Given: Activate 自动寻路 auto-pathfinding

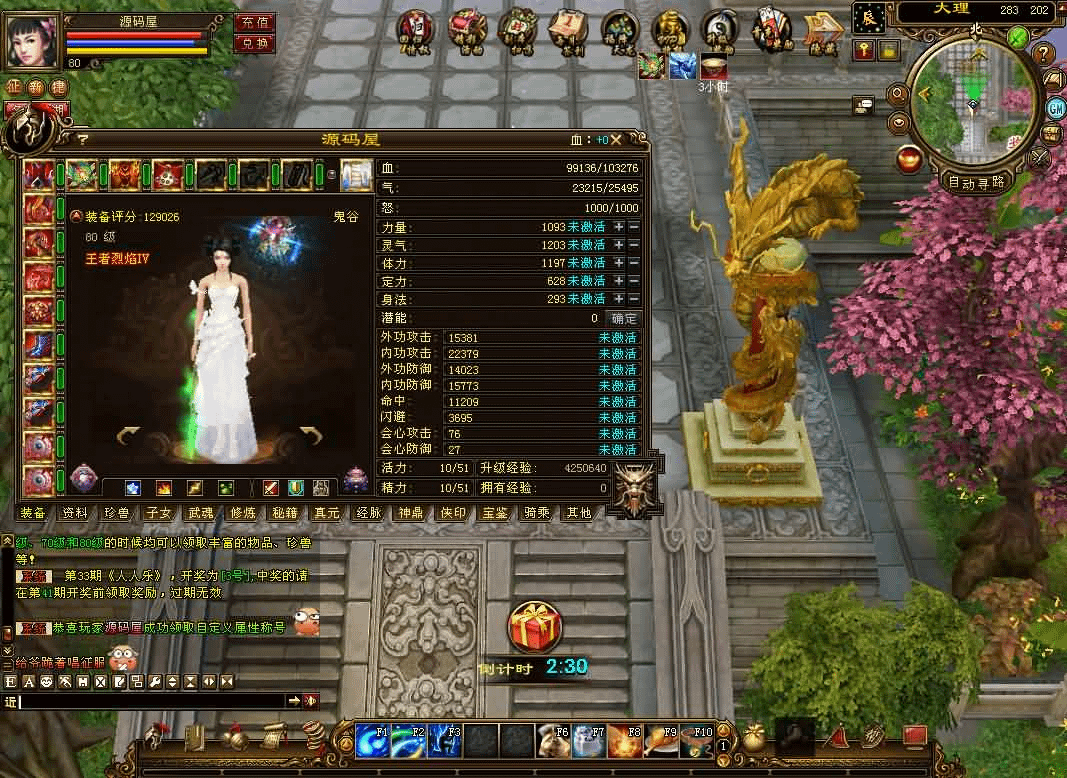Looking at the screenshot, I should coord(975,182).
